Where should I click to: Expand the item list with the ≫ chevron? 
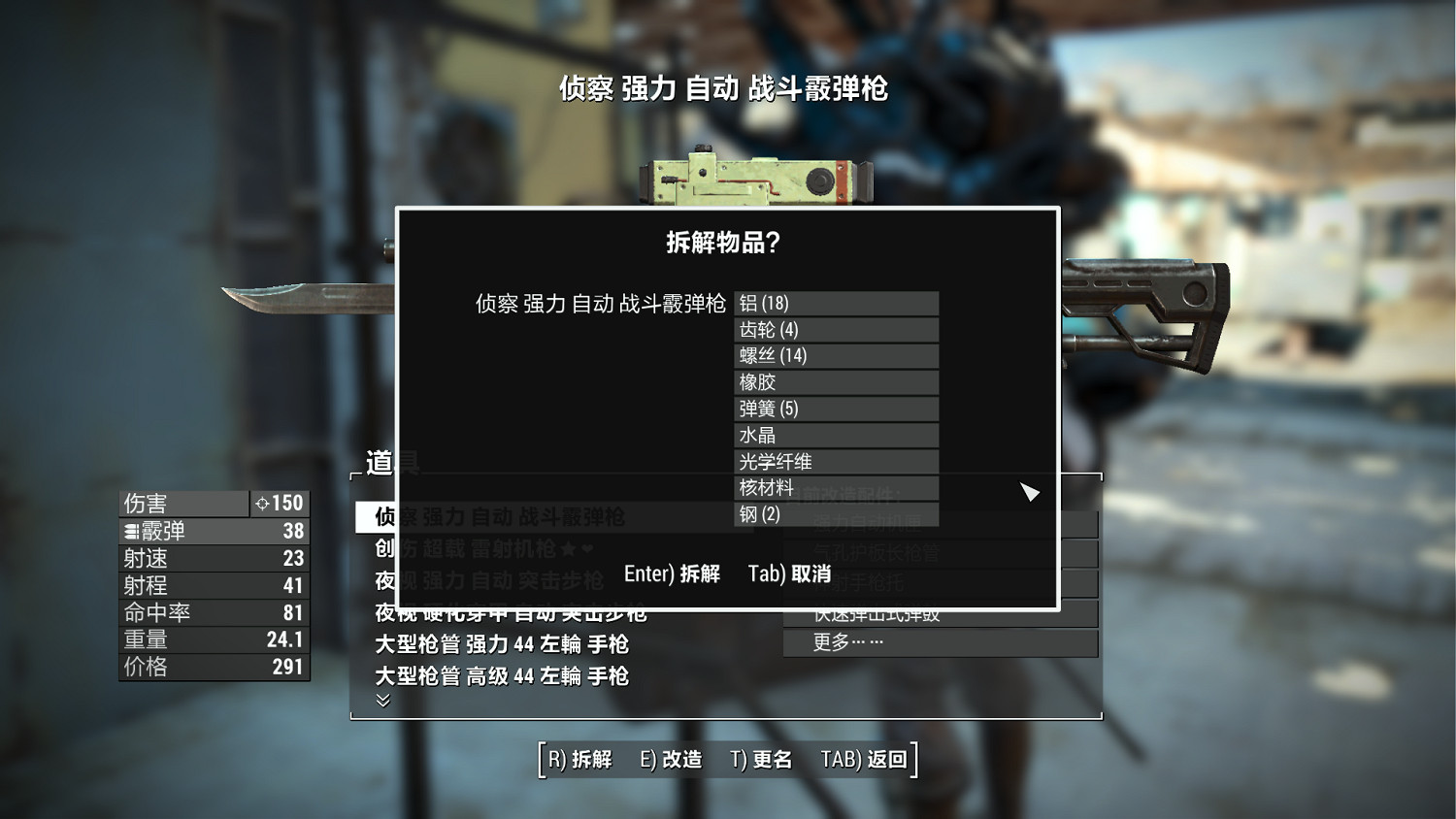coord(381,700)
